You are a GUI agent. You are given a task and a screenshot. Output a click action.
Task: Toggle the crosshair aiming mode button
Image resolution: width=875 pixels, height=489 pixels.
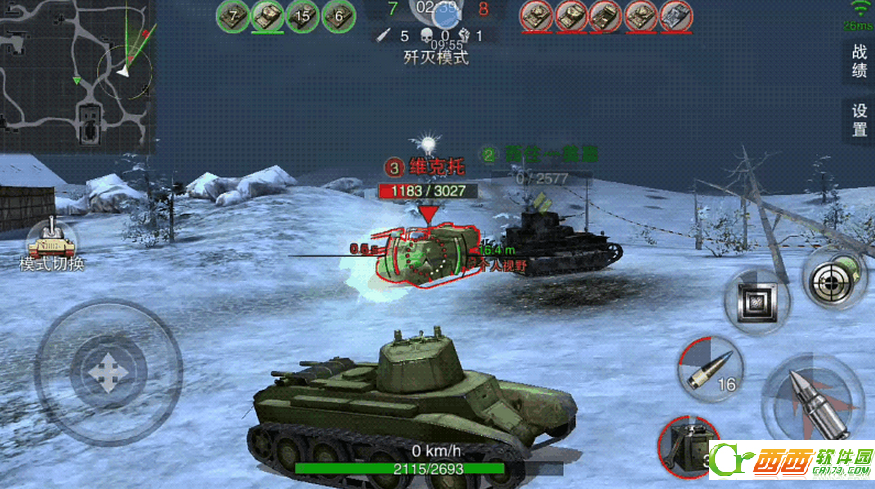pyautogui.click(x=835, y=281)
